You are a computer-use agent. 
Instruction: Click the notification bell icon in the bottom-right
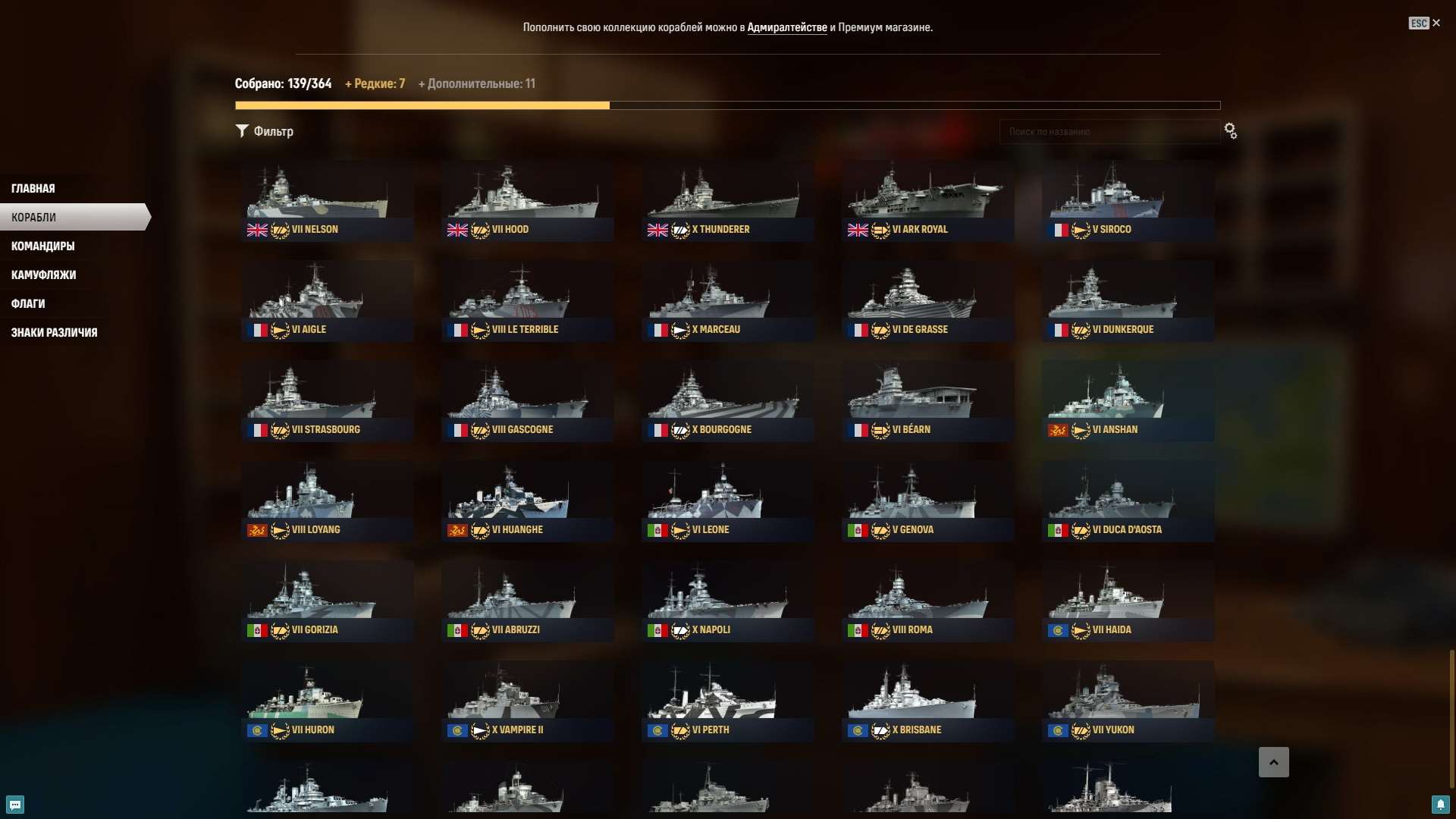(1442, 805)
